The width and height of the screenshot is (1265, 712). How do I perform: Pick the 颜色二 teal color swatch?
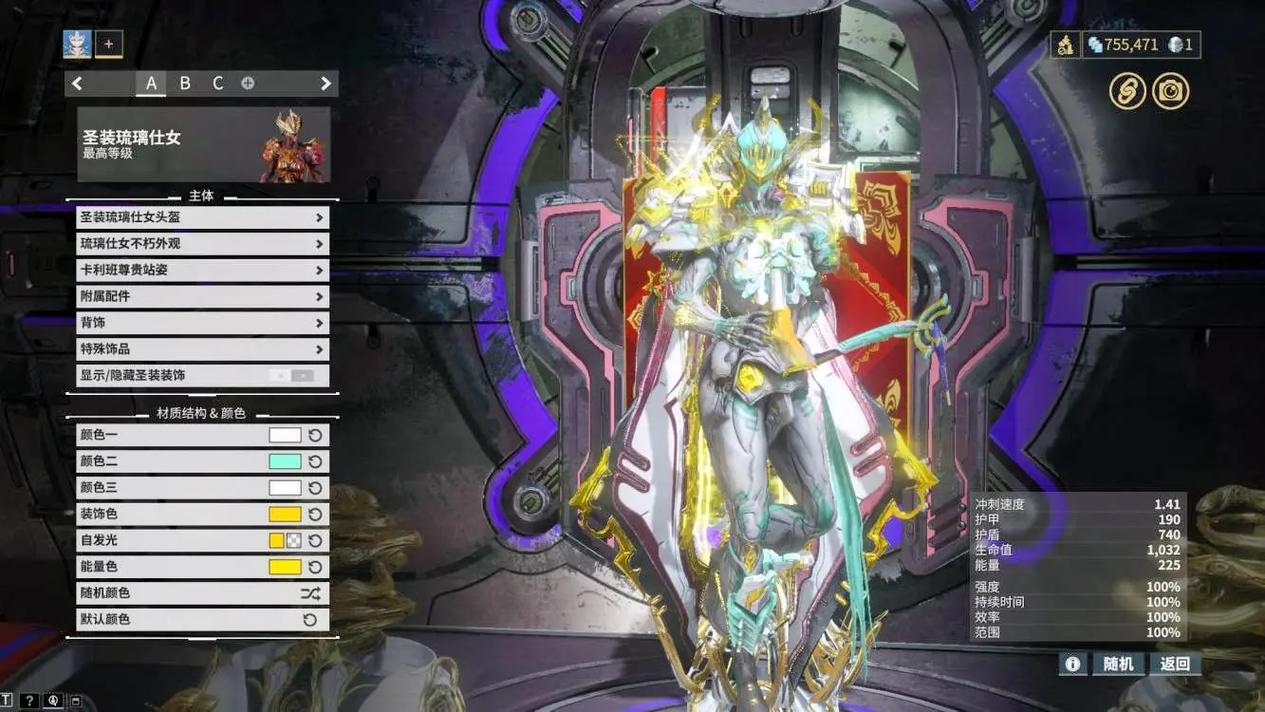285,462
